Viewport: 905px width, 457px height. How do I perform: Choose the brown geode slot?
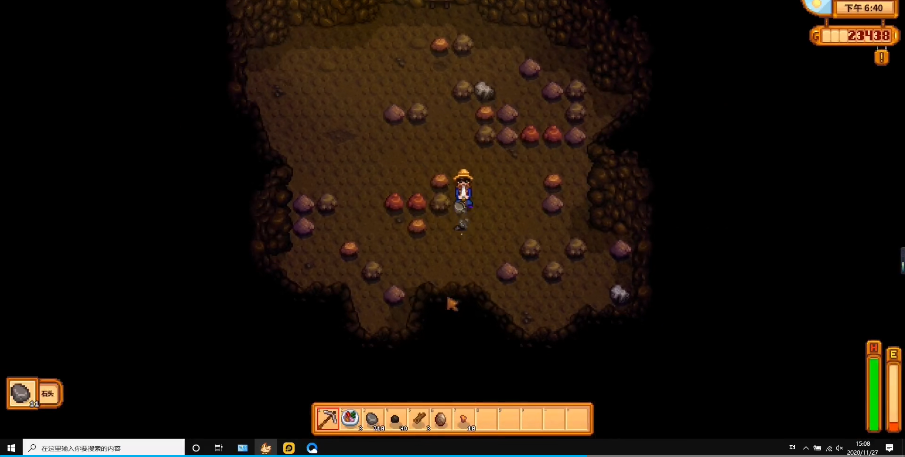click(442, 418)
